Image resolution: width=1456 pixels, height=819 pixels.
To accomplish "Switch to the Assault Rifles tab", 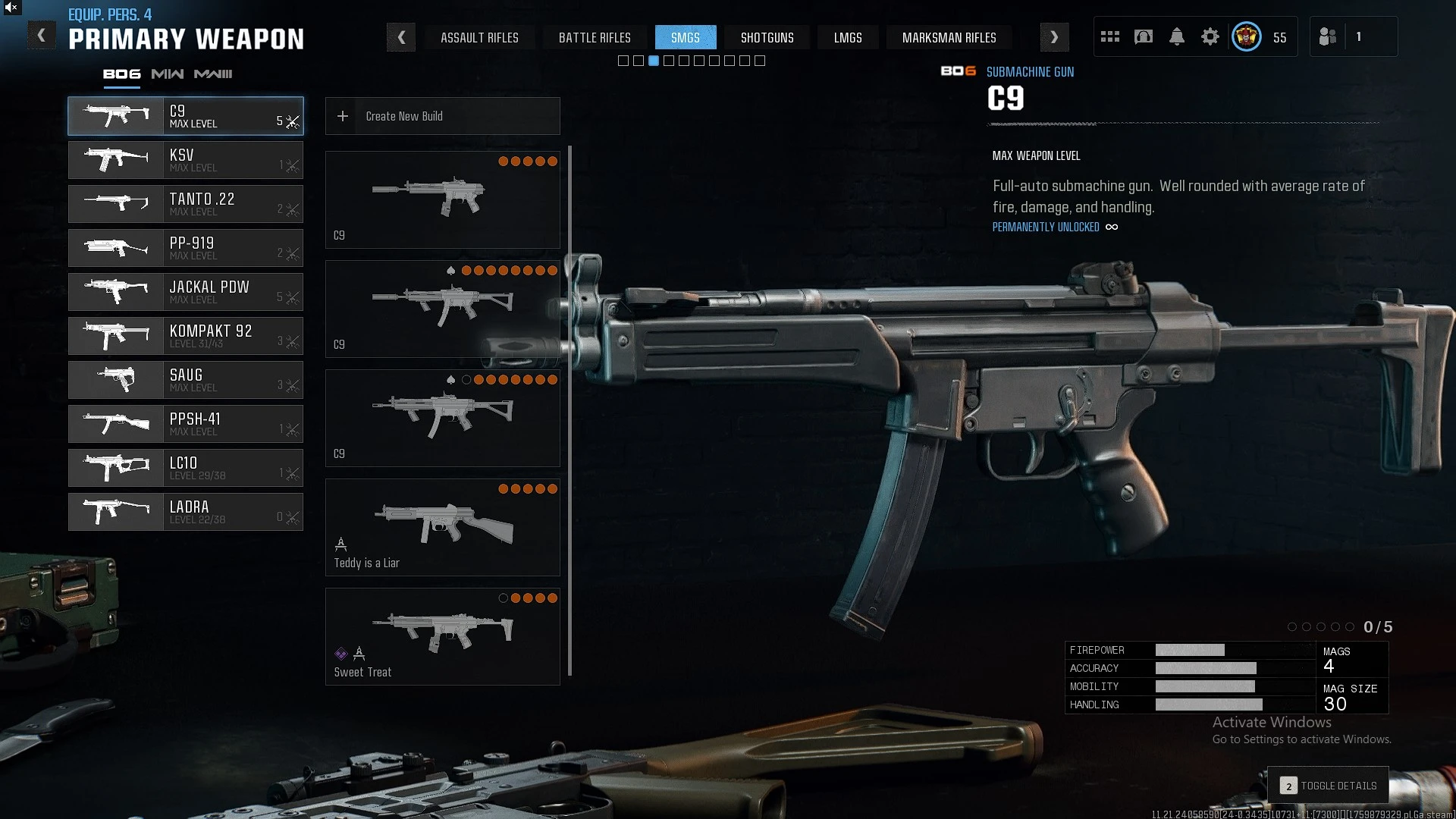I will click(479, 38).
